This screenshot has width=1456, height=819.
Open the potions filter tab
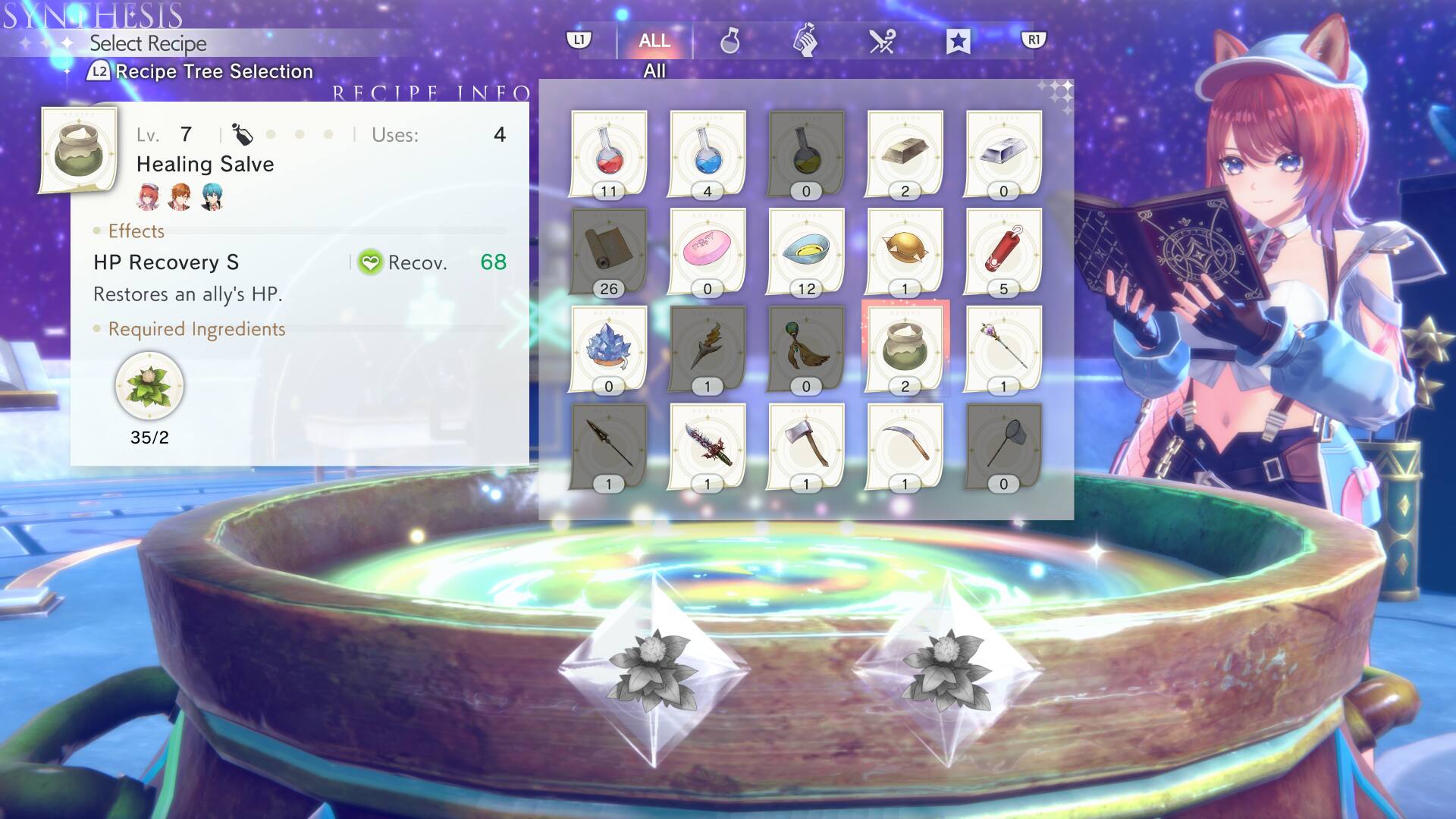[730, 43]
